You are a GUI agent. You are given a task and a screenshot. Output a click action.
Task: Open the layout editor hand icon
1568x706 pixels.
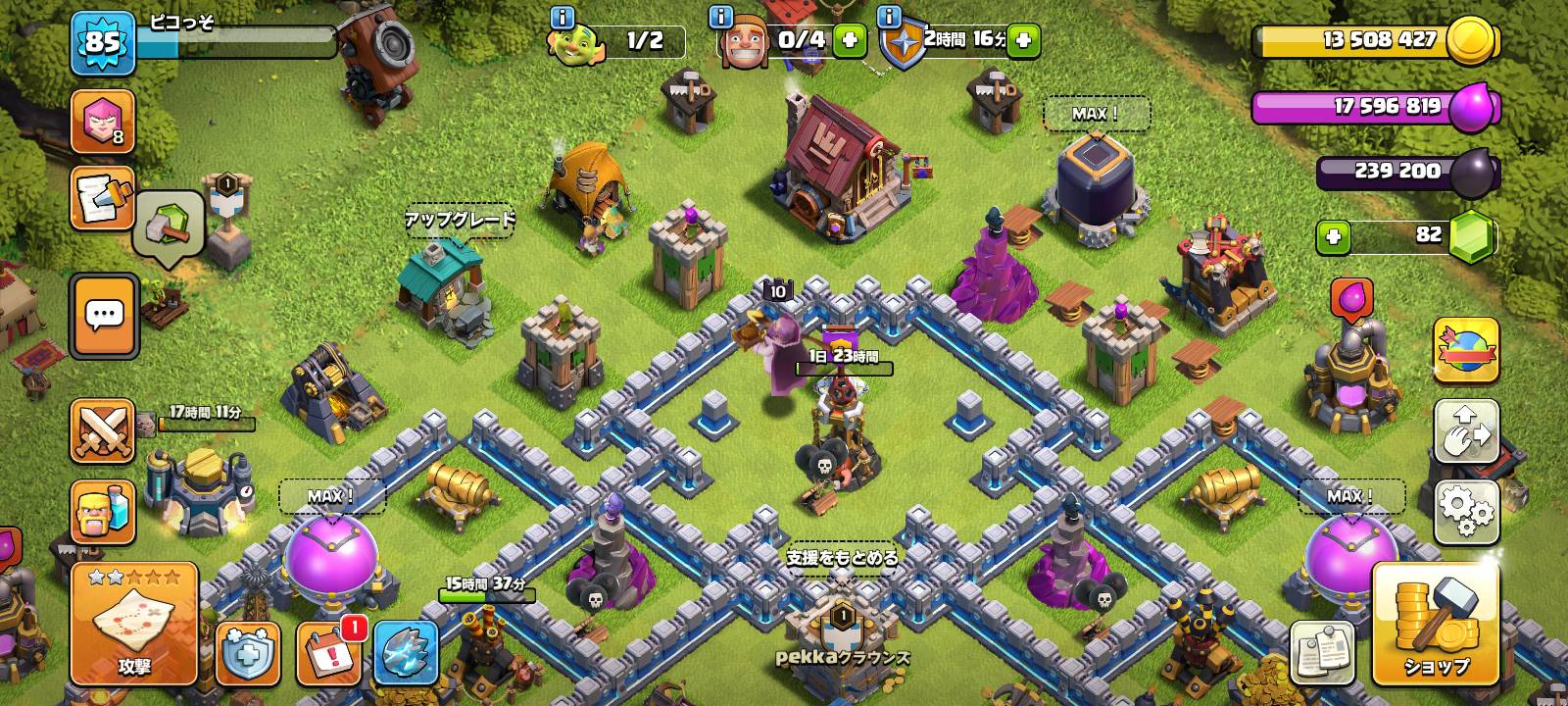[1466, 430]
